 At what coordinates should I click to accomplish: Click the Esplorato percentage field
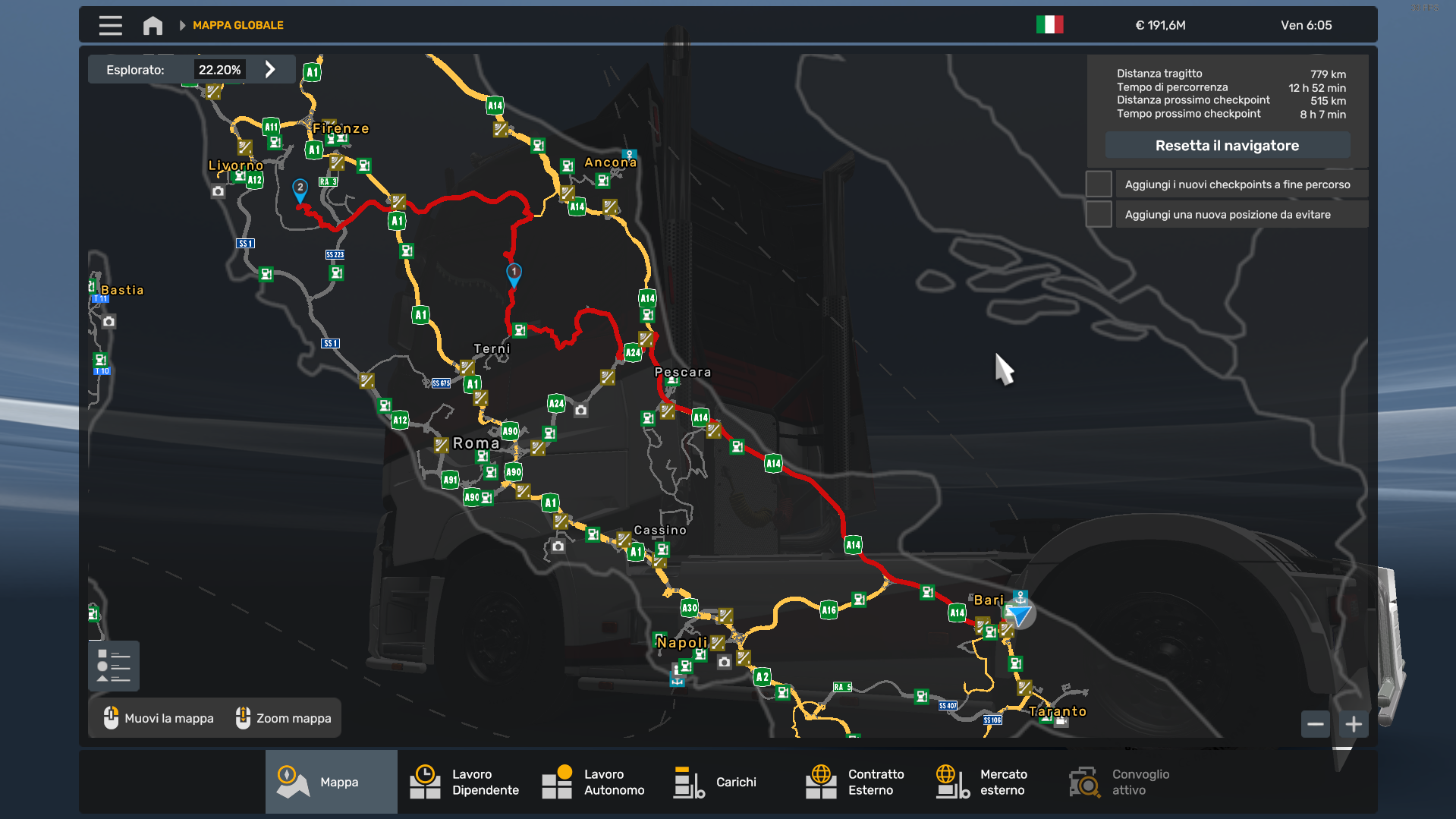pyautogui.click(x=219, y=68)
